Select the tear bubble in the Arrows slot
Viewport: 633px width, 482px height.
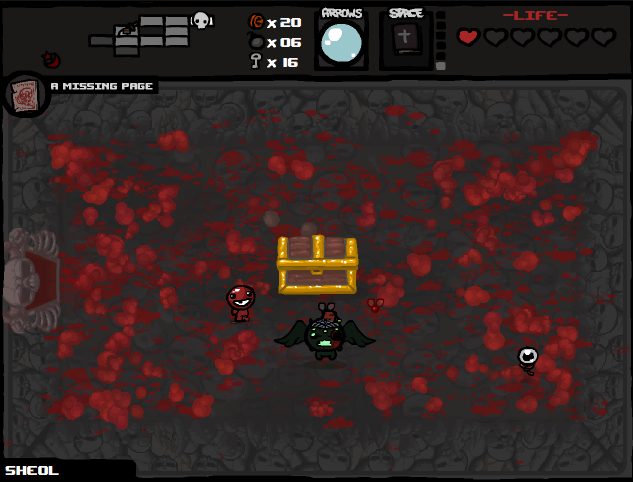click(340, 43)
